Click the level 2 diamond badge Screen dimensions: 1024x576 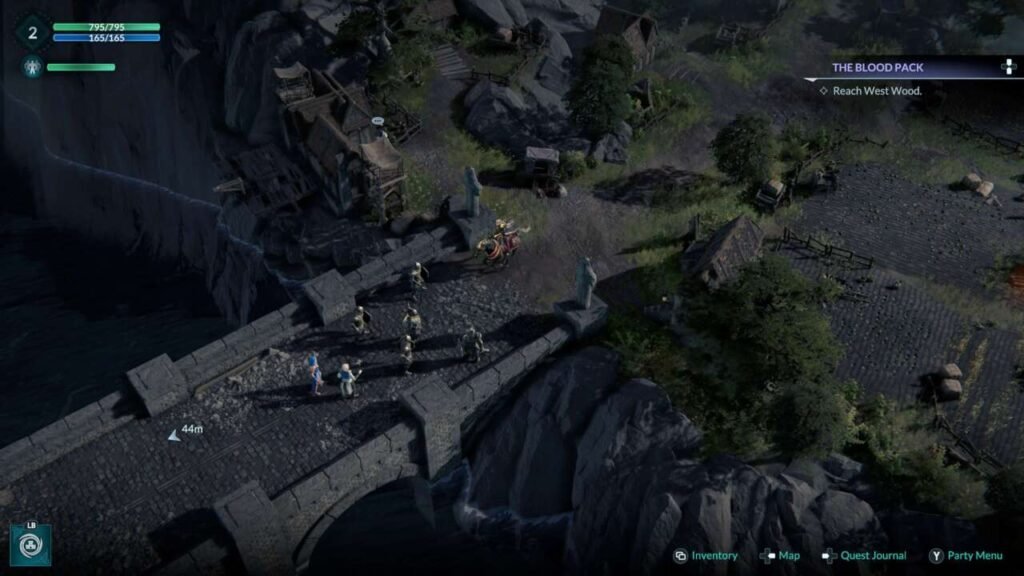(x=32, y=33)
